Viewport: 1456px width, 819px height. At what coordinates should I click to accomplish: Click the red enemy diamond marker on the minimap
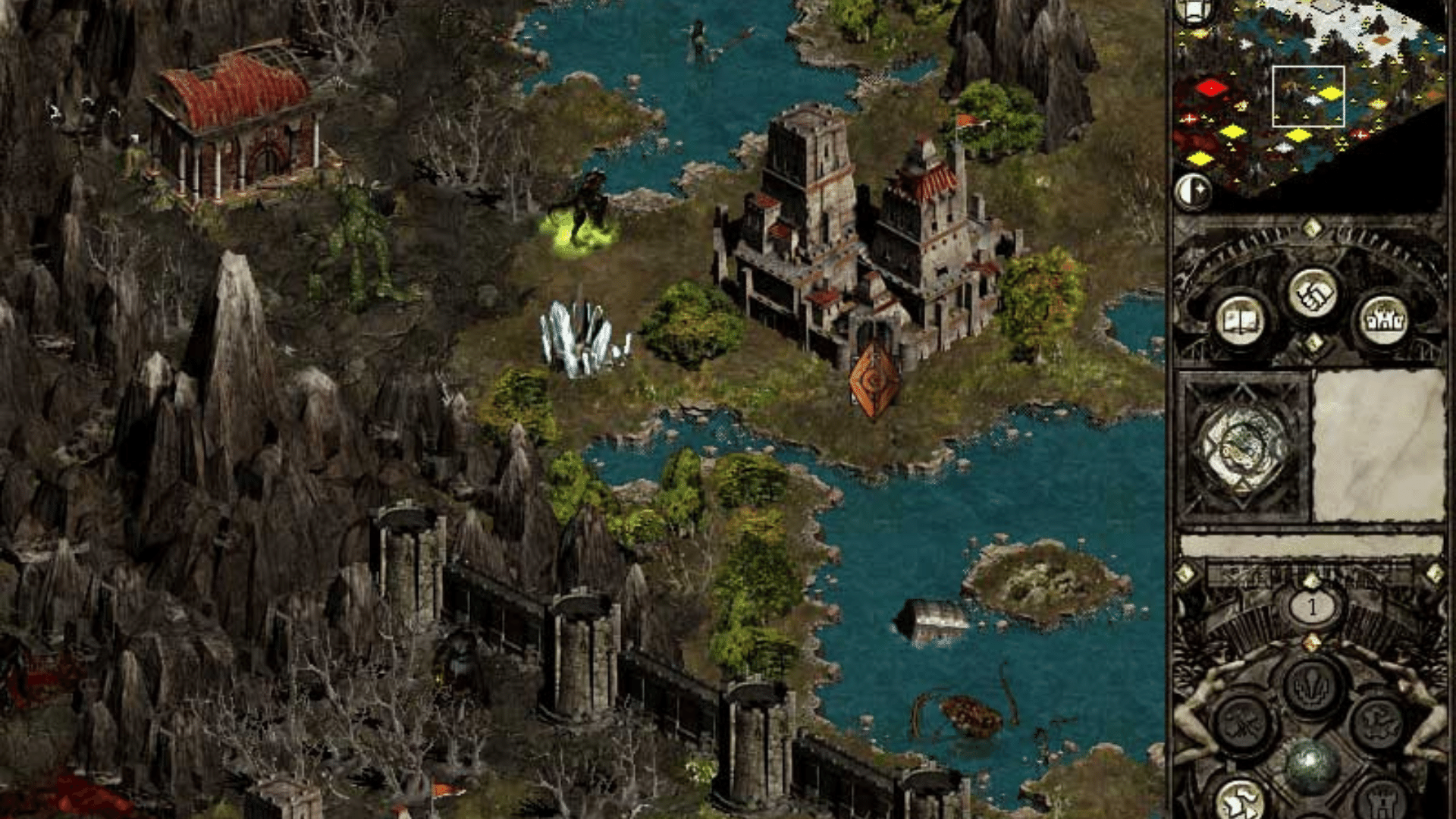tap(1213, 88)
